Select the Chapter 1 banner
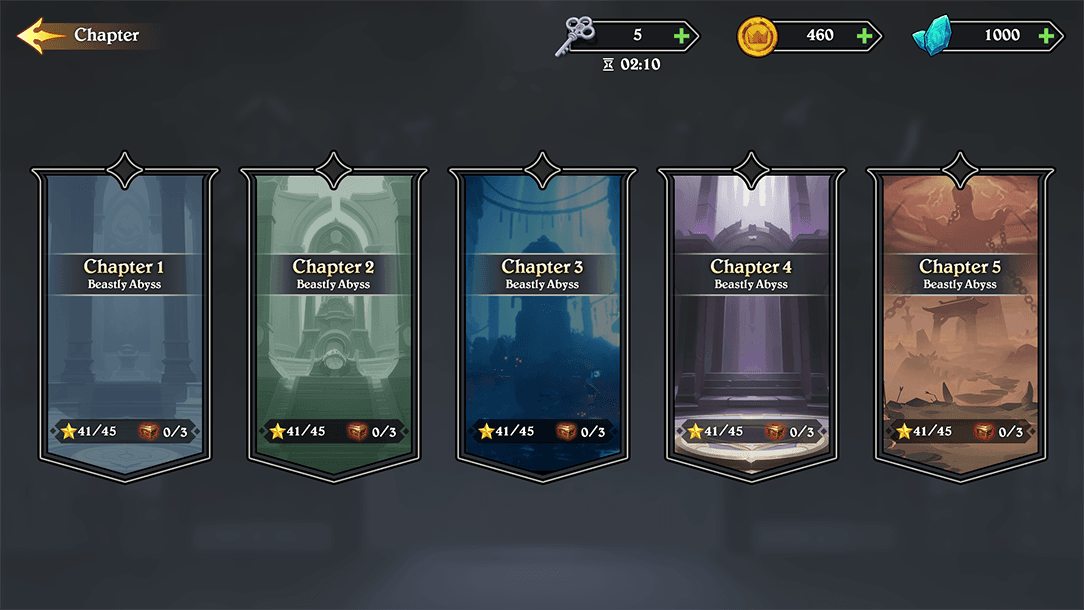This screenshot has height=610, width=1084. pos(124,320)
